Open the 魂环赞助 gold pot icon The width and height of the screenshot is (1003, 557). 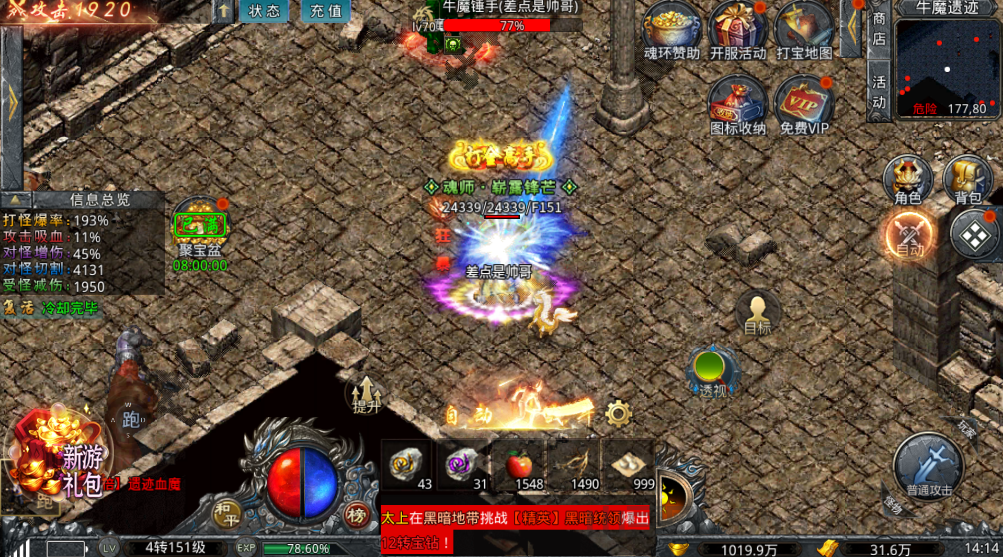tap(672, 27)
